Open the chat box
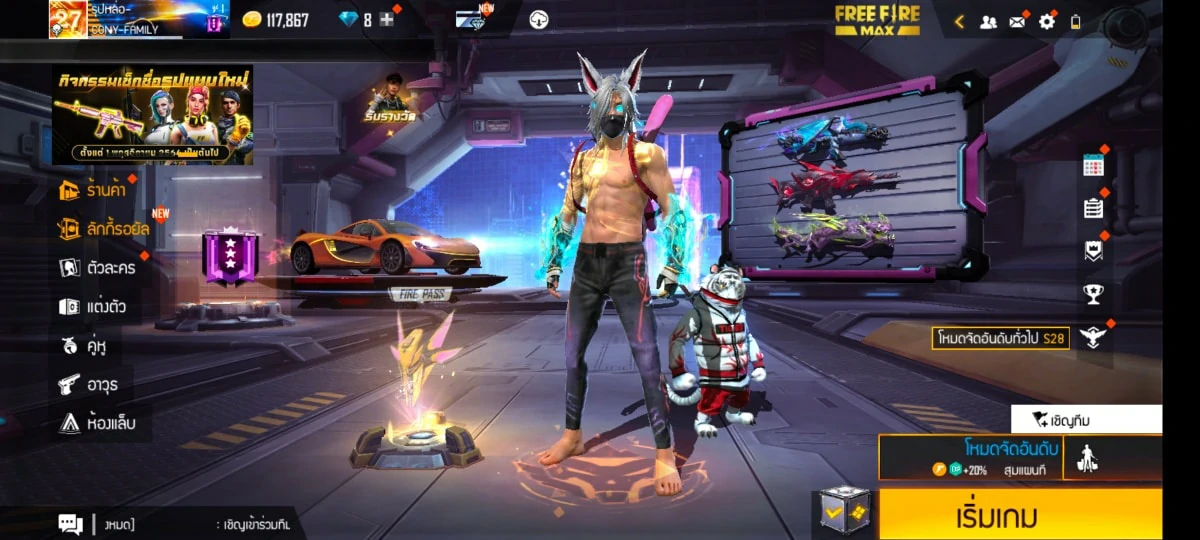Image resolution: width=1200 pixels, height=540 pixels. click(x=70, y=523)
